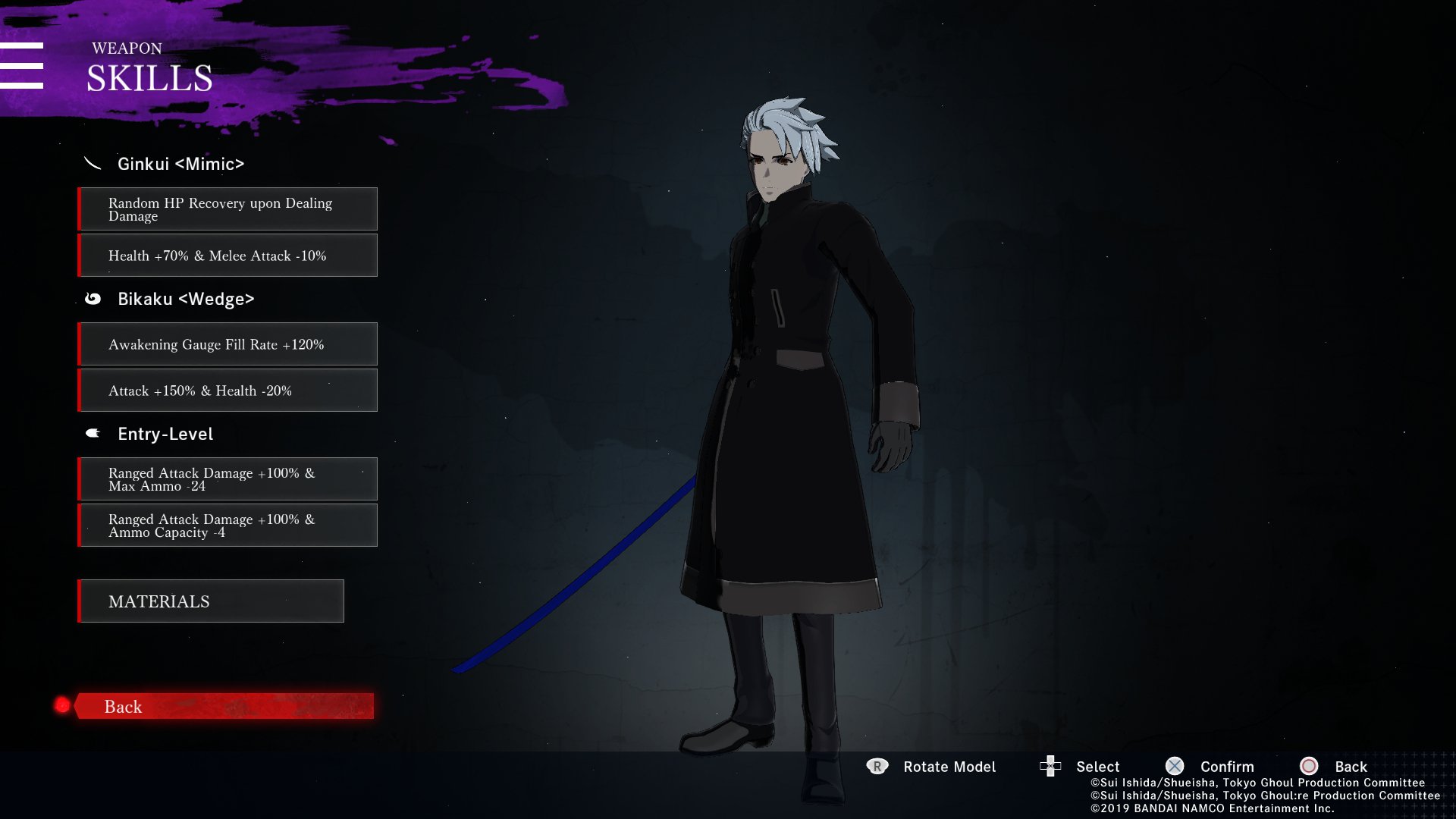Choose Ranged Attack Damage & Ammo Capacity -4 skill
This screenshot has width=1456, height=819.
227,526
